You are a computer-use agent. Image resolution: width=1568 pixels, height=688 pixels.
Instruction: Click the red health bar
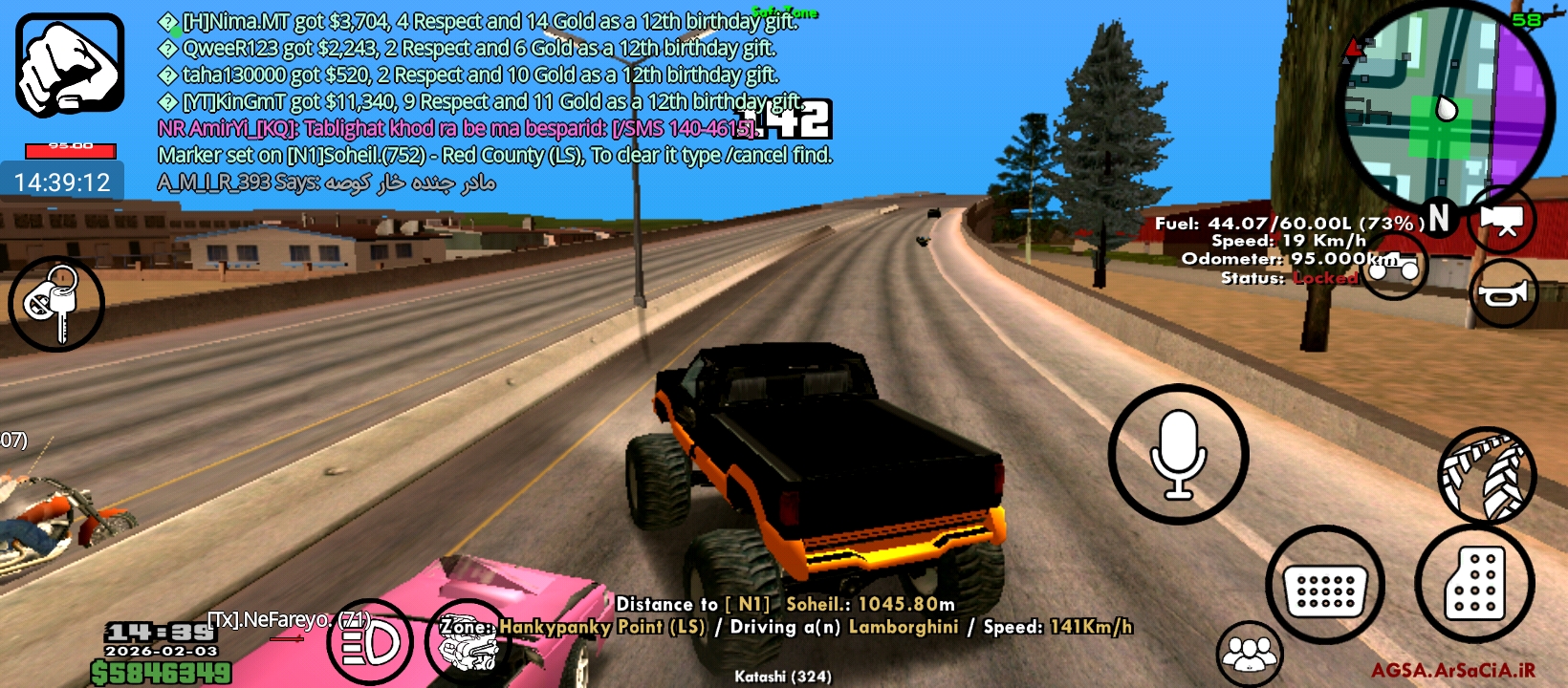[69, 150]
